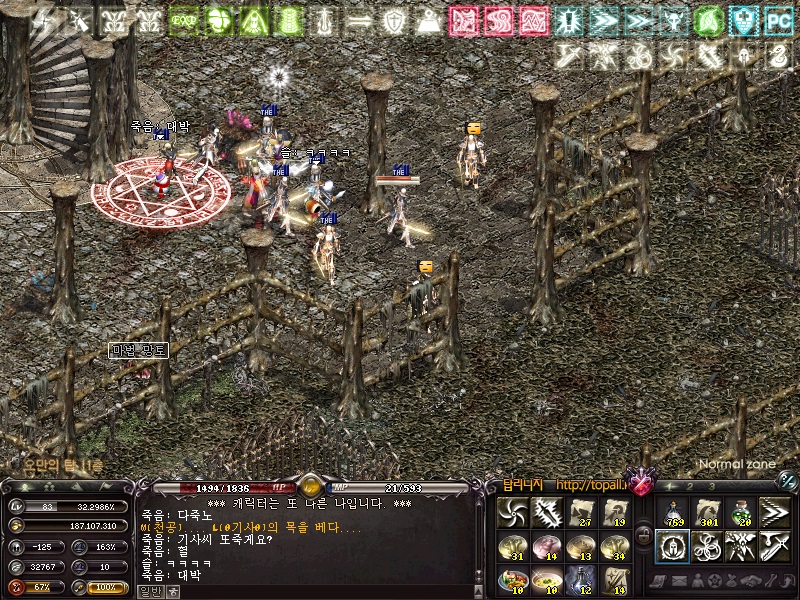800x600 pixels.
Task: Use the scroll stack showing 27
Action: (581, 513)
